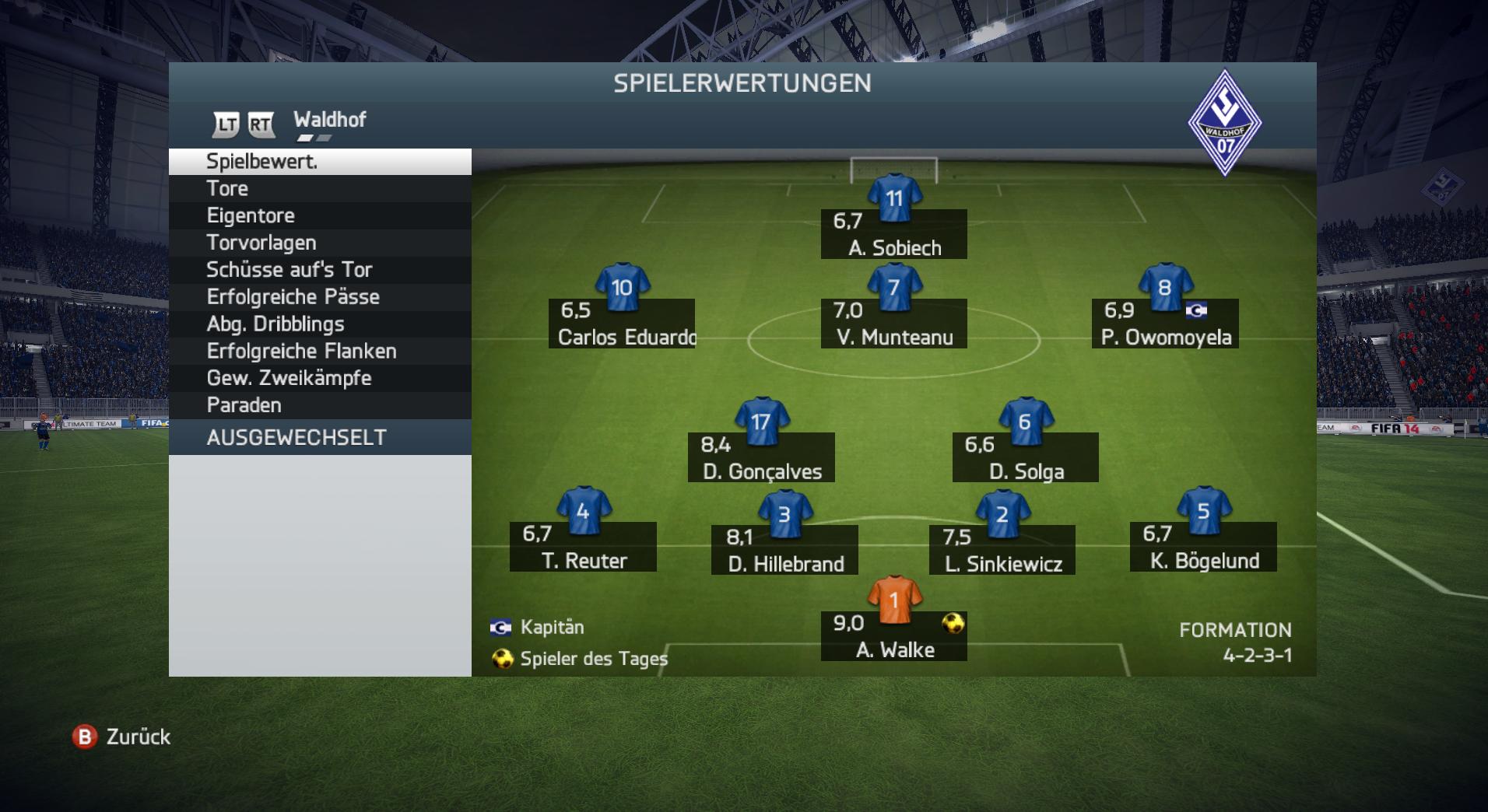Viewport: 1488px width, 812px height.
Task: Open the Eigentore stat entry
Action: pos(319,215)
